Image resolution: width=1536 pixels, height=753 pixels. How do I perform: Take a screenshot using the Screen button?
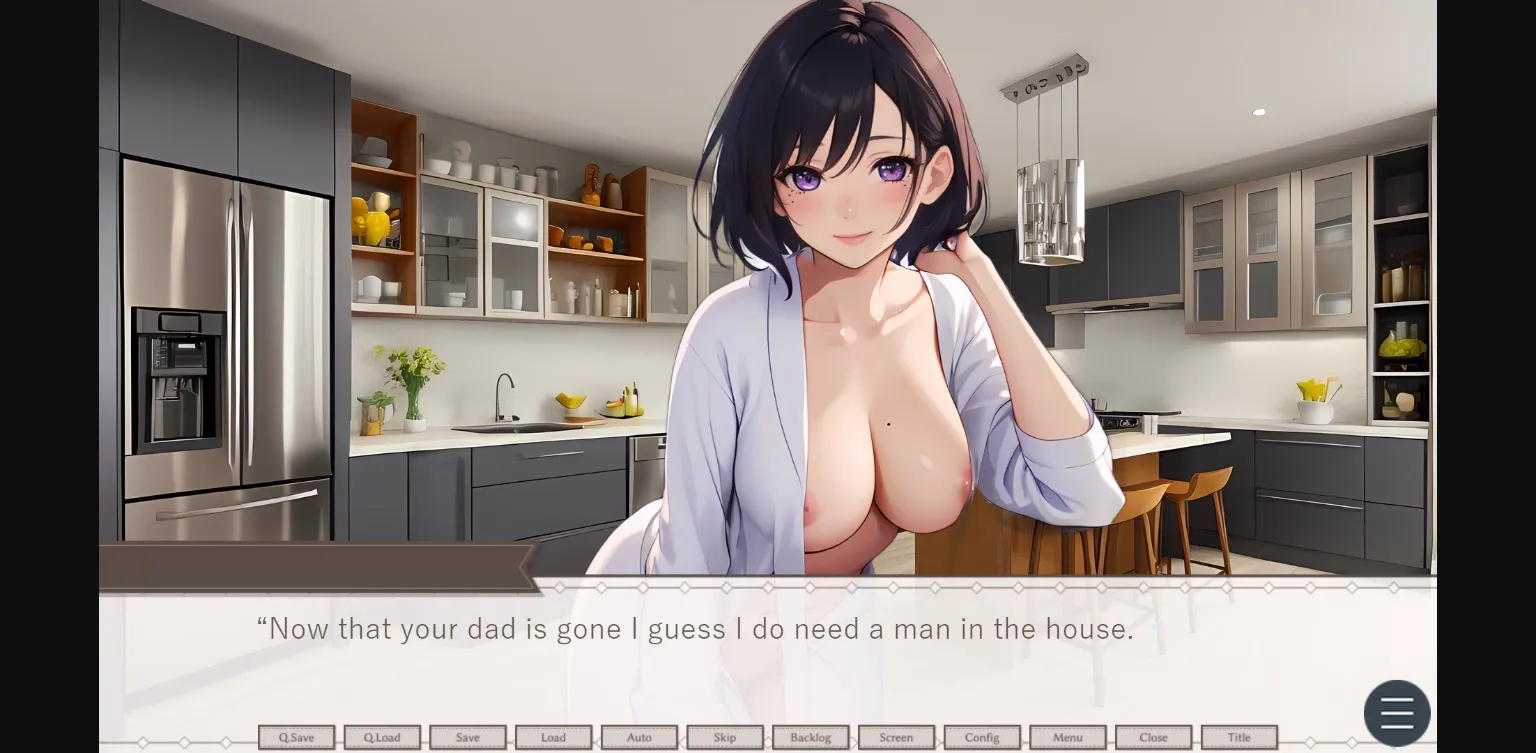click(x=896, y=737)
